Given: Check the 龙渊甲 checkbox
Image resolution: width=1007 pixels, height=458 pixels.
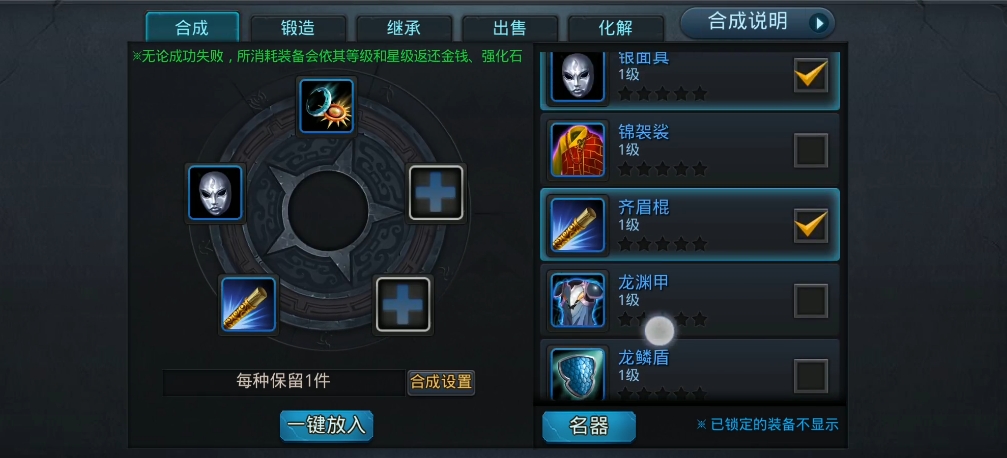Looking at the screenshot, I should click(811, 300).
